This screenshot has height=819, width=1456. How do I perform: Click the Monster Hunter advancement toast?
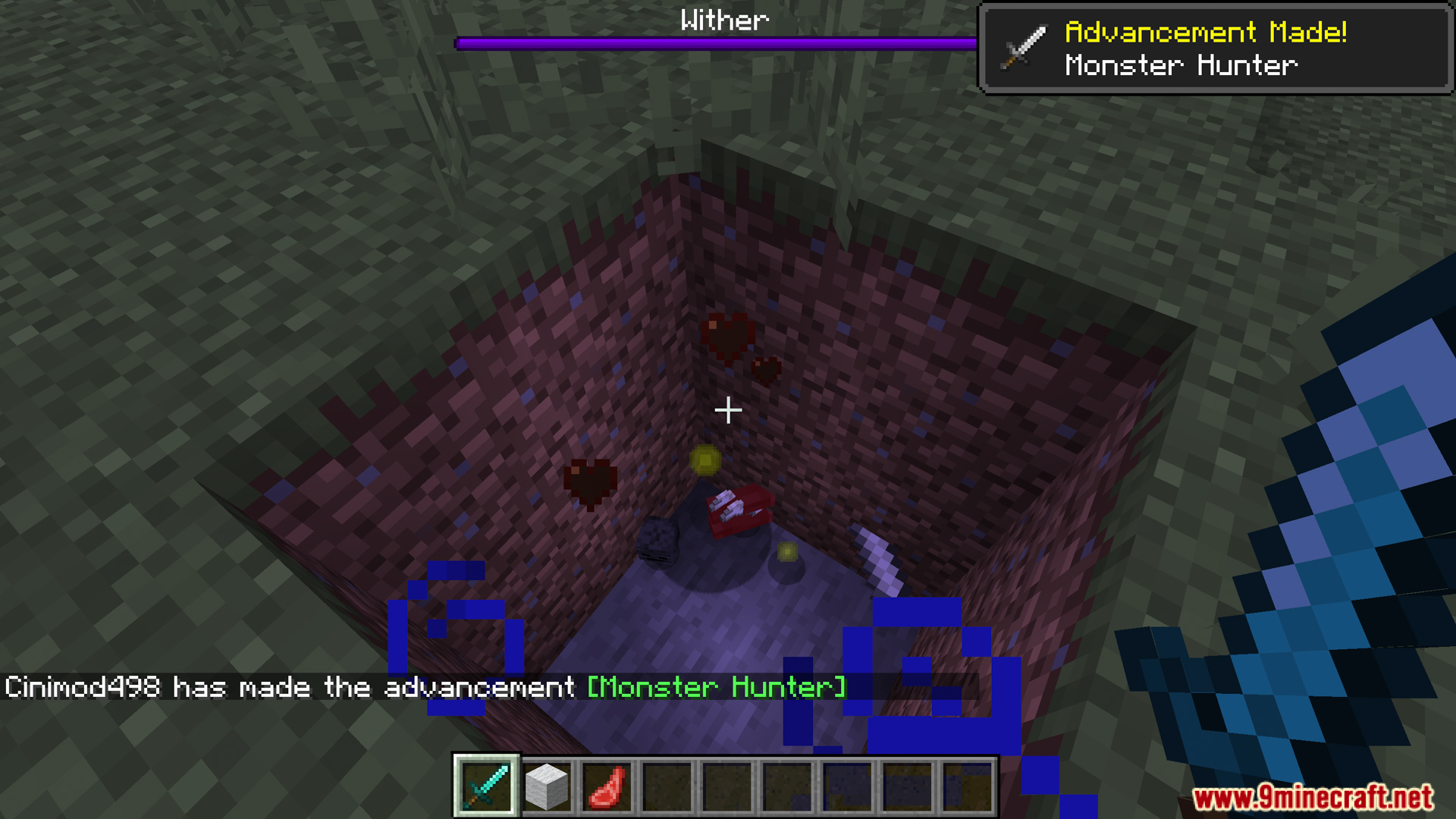point(1216,49)
